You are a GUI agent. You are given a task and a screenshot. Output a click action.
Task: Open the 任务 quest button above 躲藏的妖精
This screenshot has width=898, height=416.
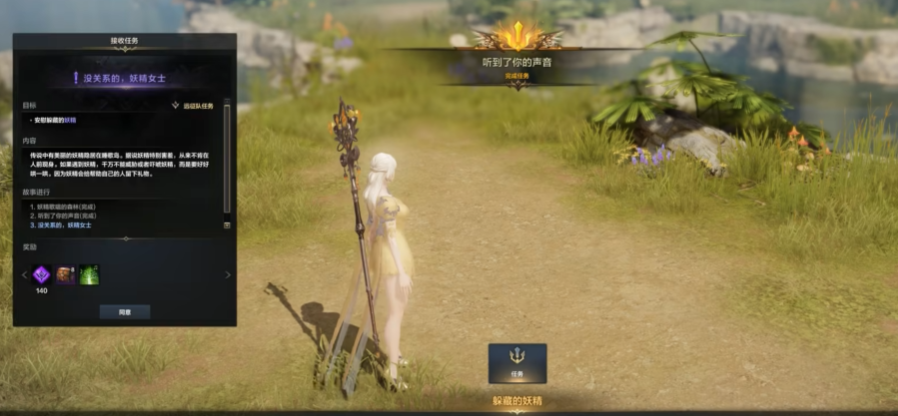(x=517, y=364)
